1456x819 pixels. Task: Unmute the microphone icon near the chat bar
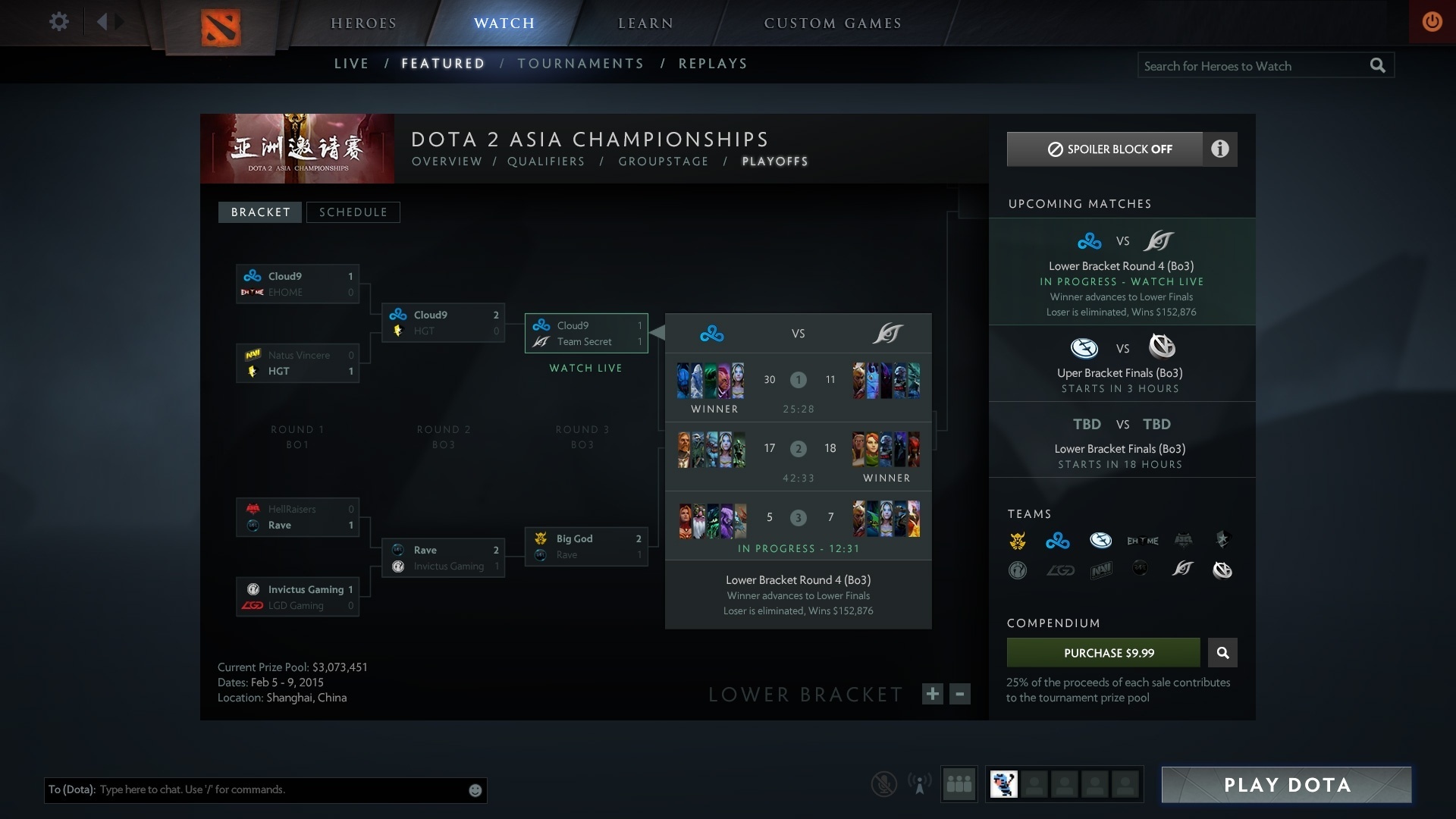[883, 784]
